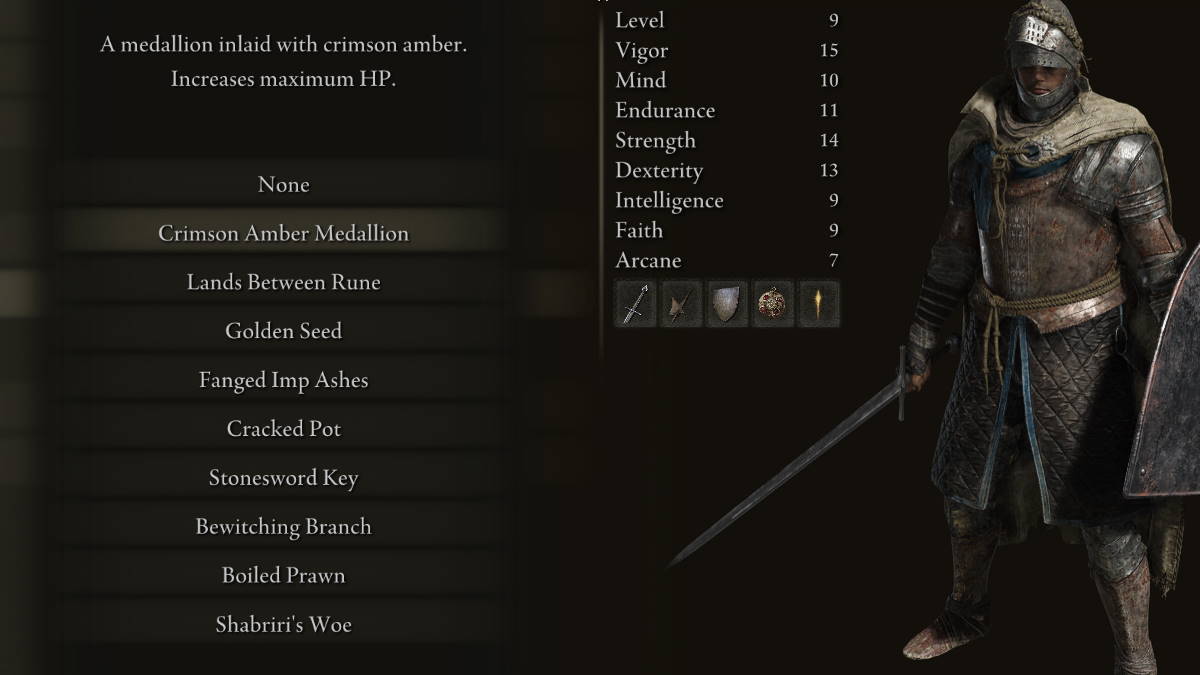Screen dimensions: 1200x675
Task: Choose the Fanged Imp Ashes keepsake
Action: point(283,381)
